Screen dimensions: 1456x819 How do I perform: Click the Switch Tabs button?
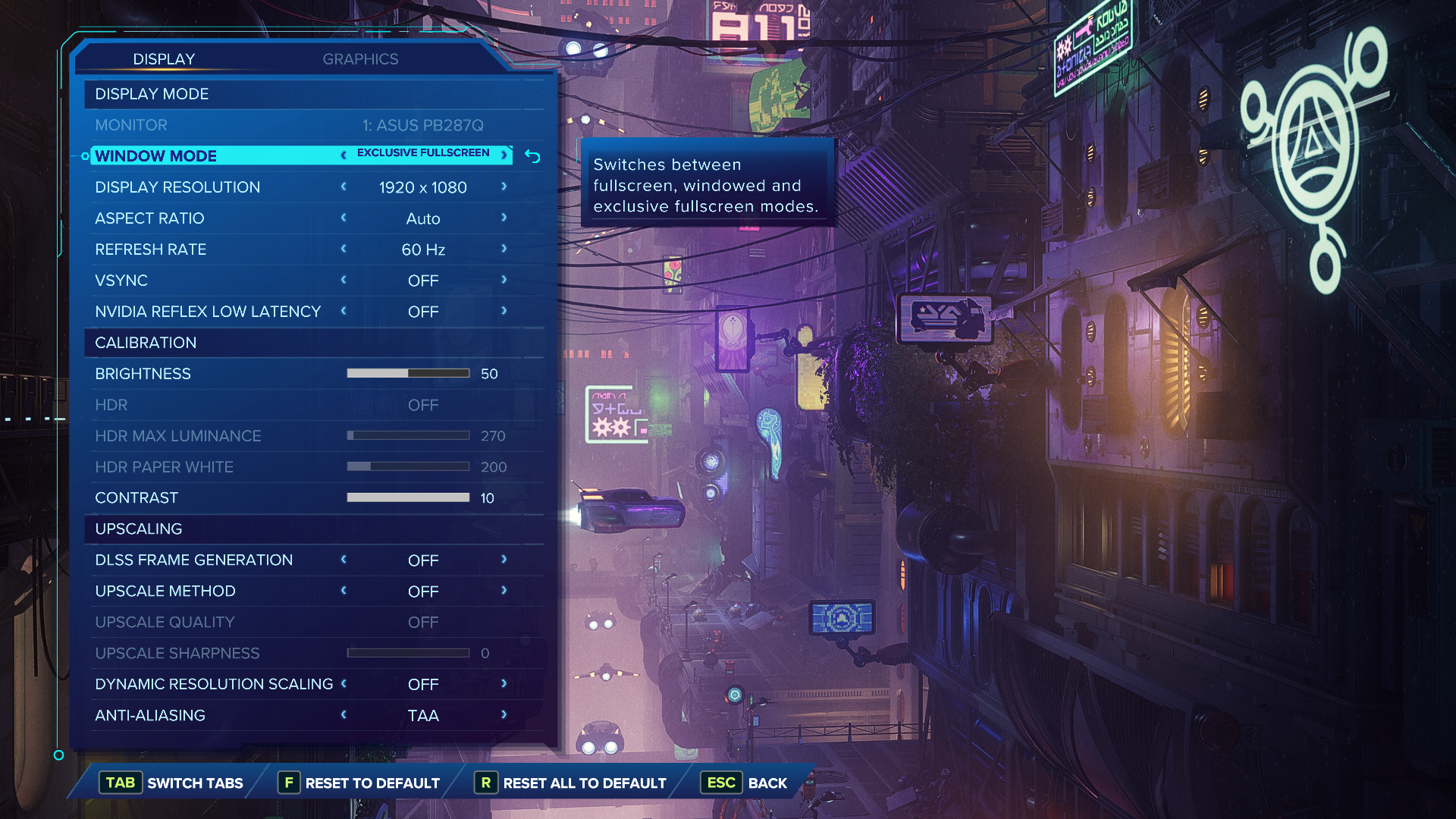coord(174,783)
